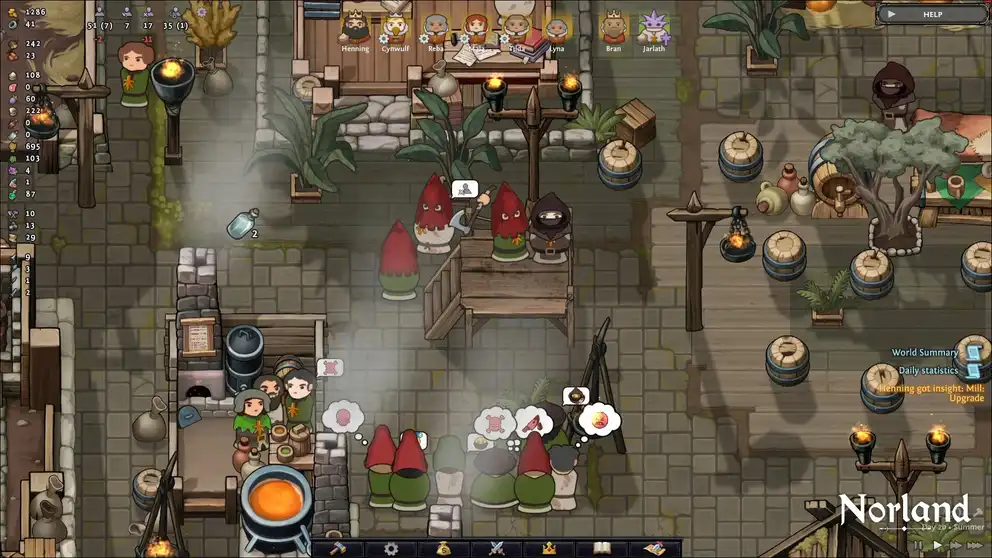Set the game to fastest speed
Viewport: 992px width, 558px height.
click(x=977, y=545)
